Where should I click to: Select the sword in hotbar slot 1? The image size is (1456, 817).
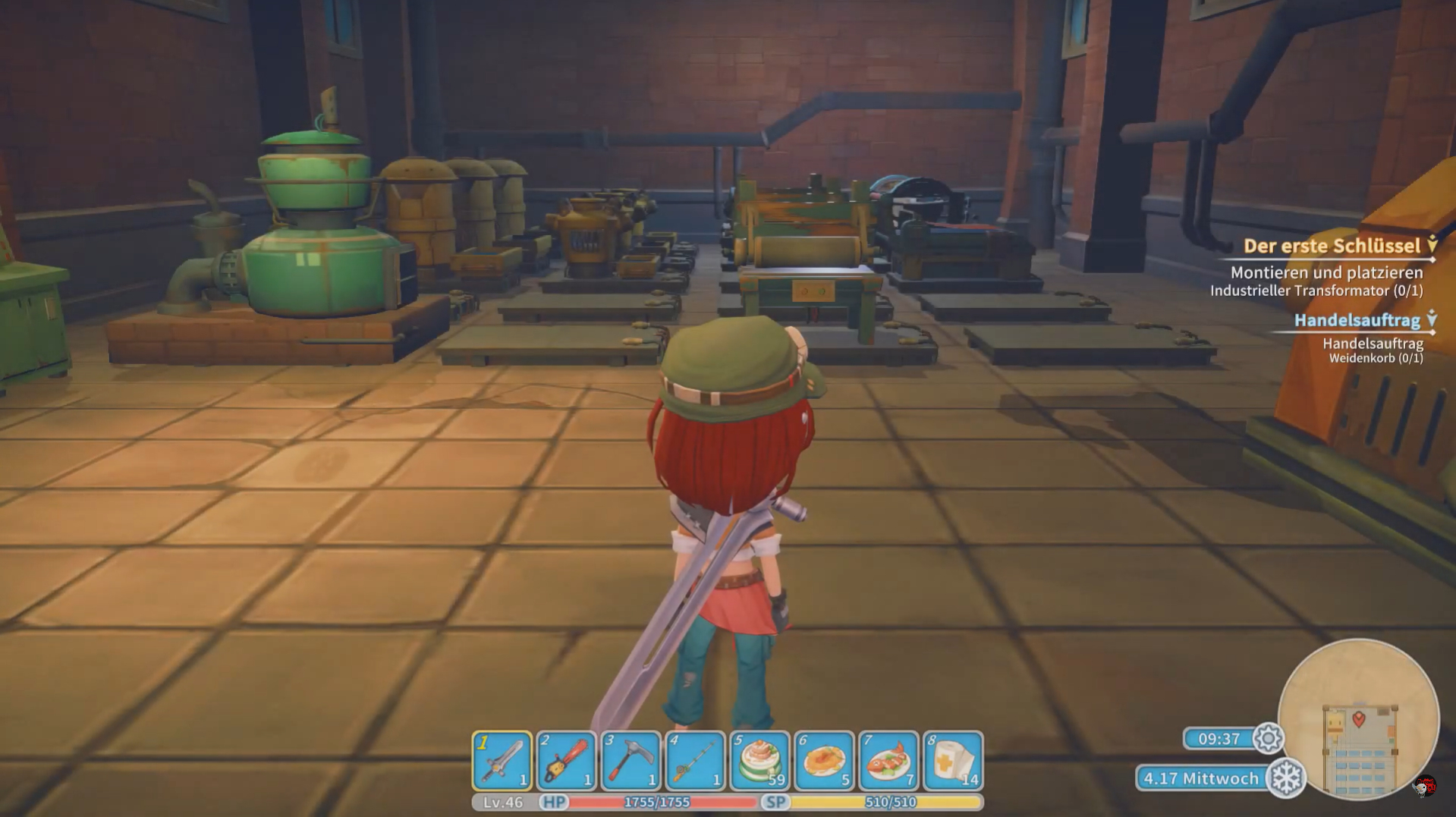coord(502,760)
